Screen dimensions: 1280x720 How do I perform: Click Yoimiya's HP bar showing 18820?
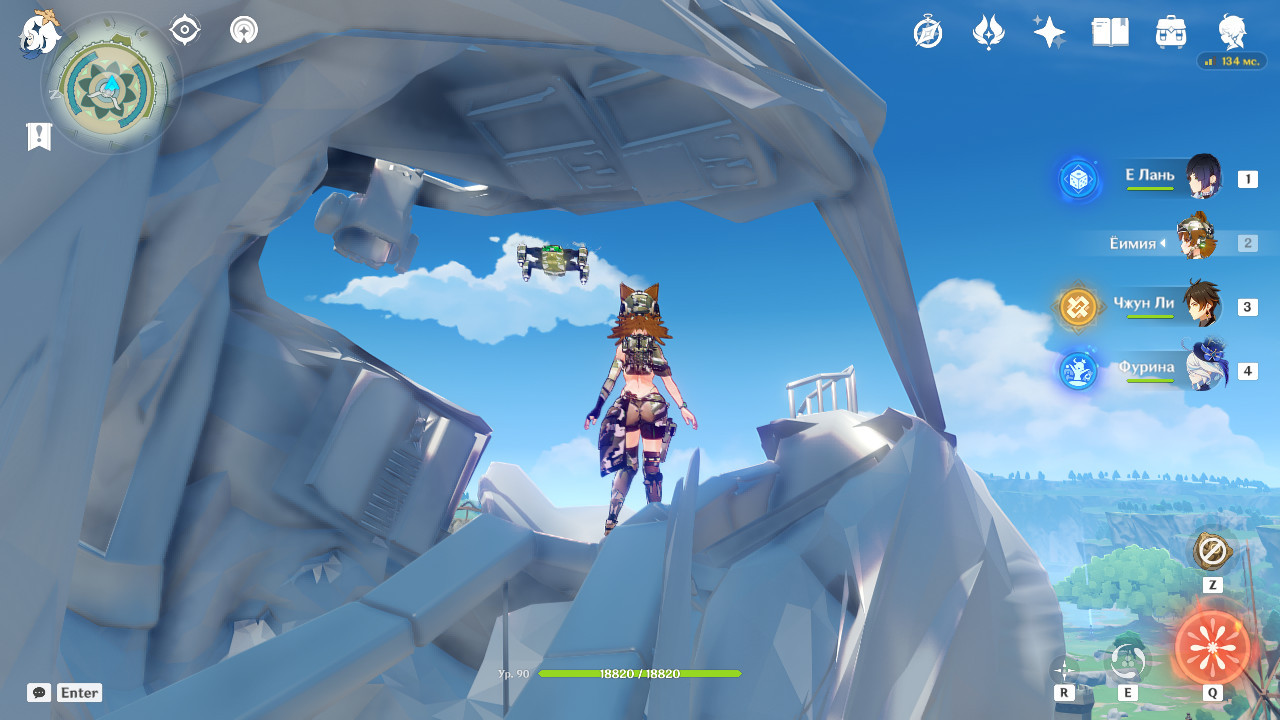click(x=639, y=674)
